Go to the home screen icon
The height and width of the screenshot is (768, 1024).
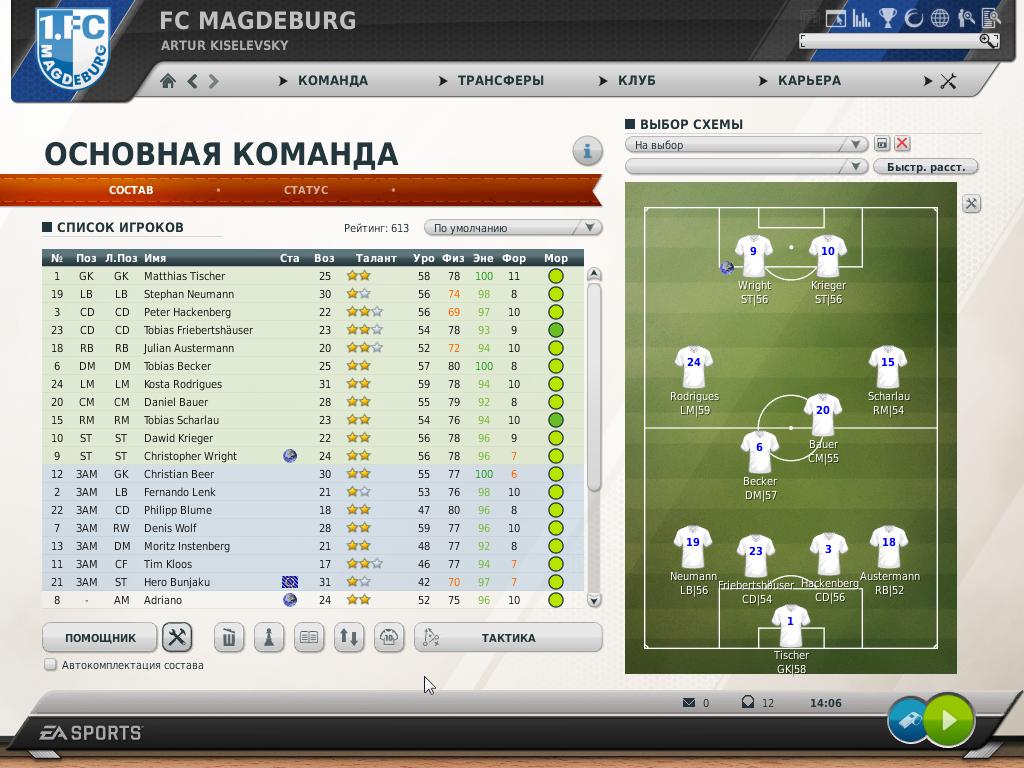(x=168, y=81)
